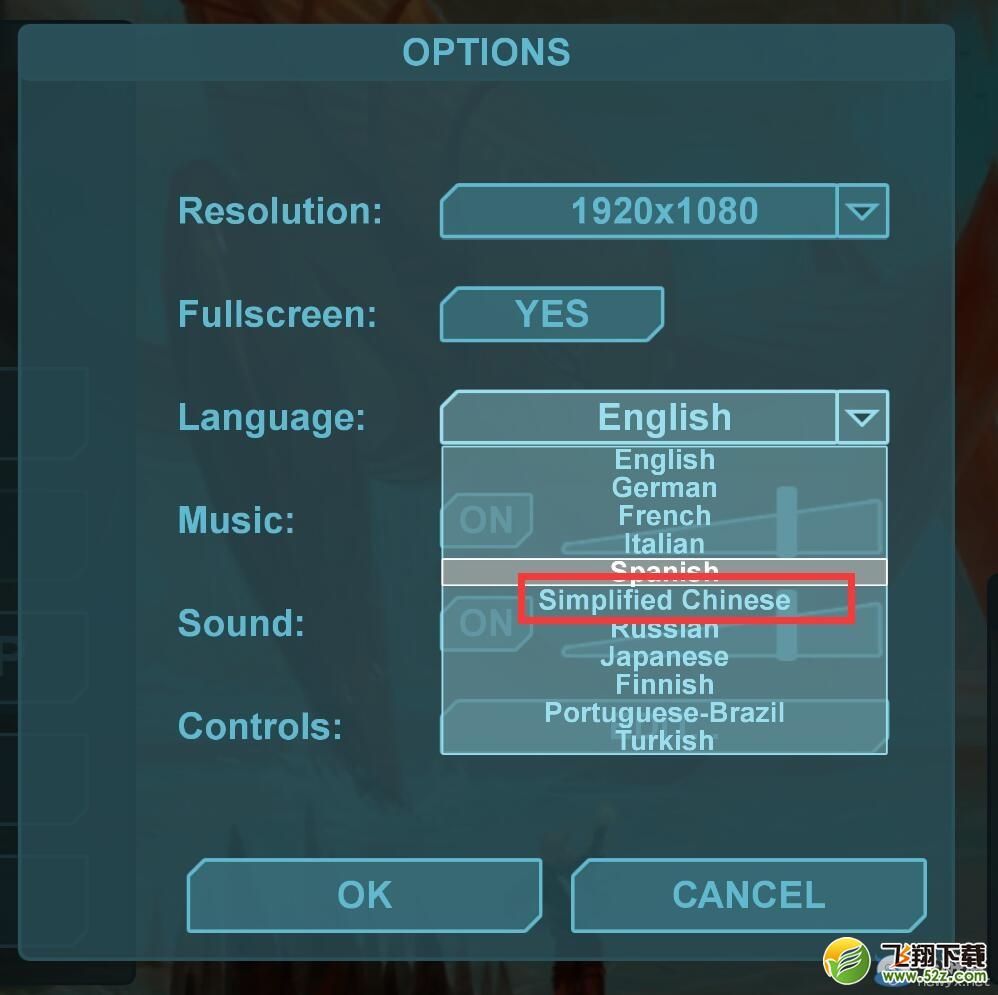
Task: Select Turkish in the language list
Action: [x=664, y=741]
